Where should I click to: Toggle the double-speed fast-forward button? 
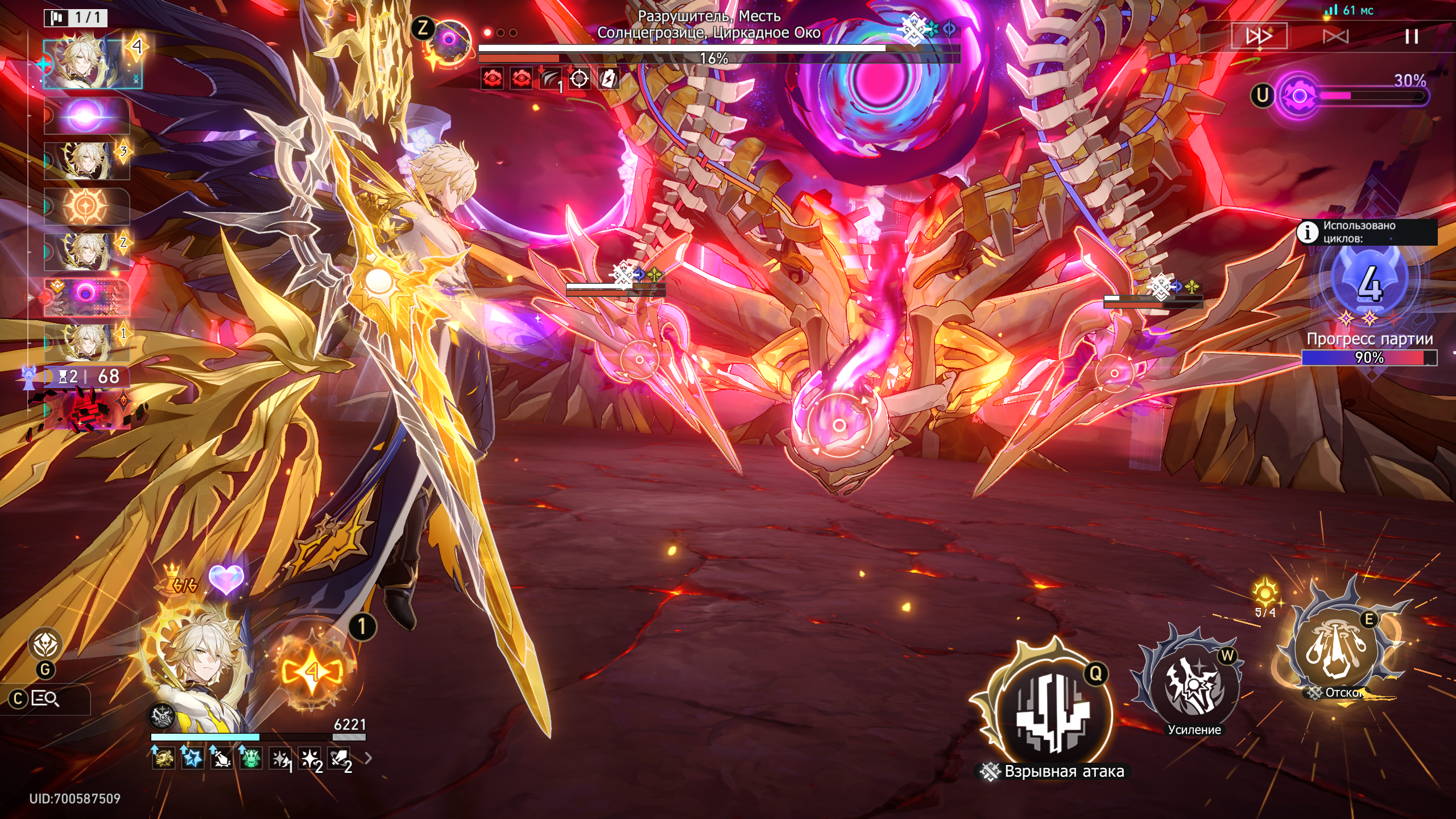pyautogui.click(x=1259, y=37)
